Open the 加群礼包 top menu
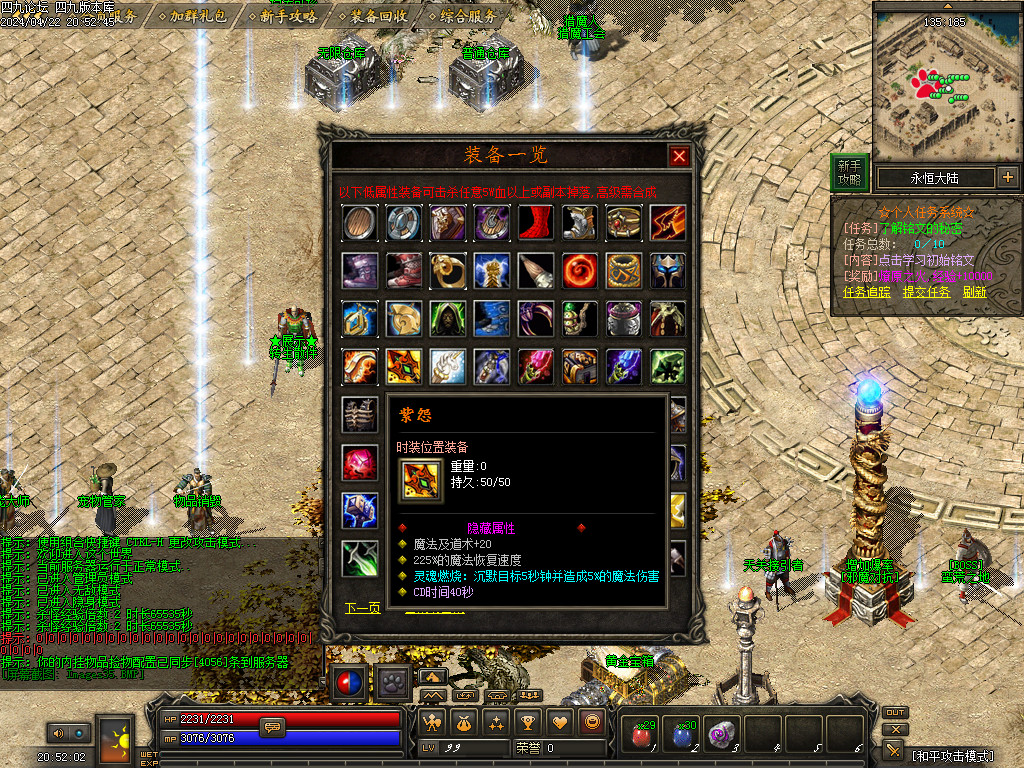Screen dimensions: 1024x768 point(198,16)
